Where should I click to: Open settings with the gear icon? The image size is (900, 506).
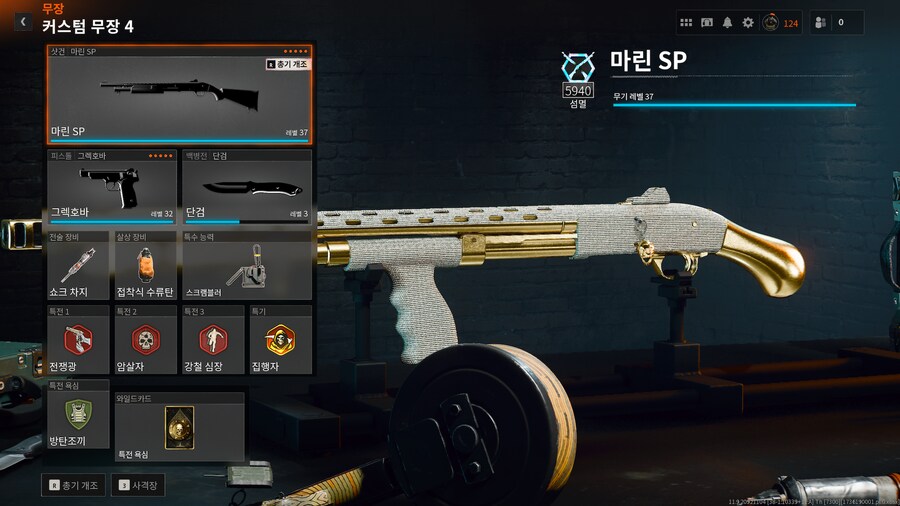(x=748, y=22)
